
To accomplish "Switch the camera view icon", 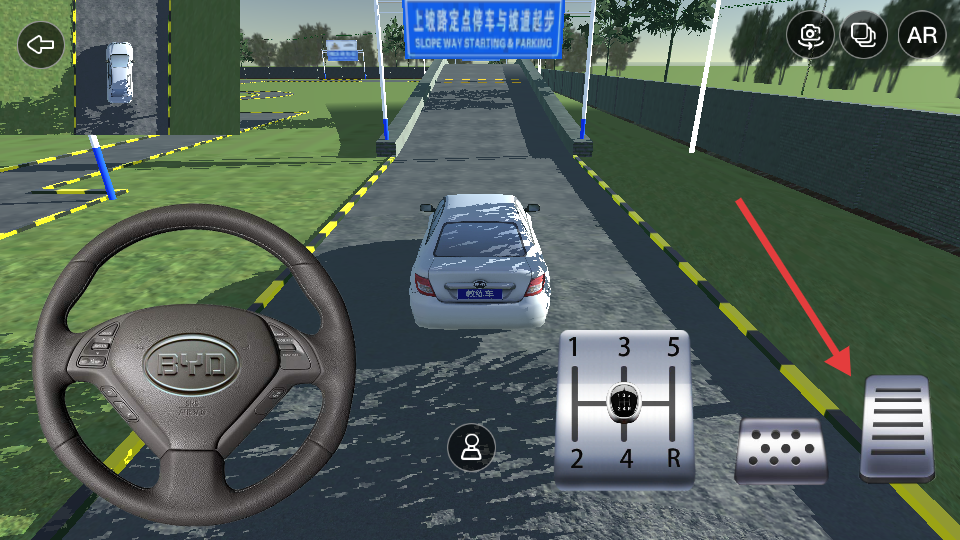I will [810, 36].
